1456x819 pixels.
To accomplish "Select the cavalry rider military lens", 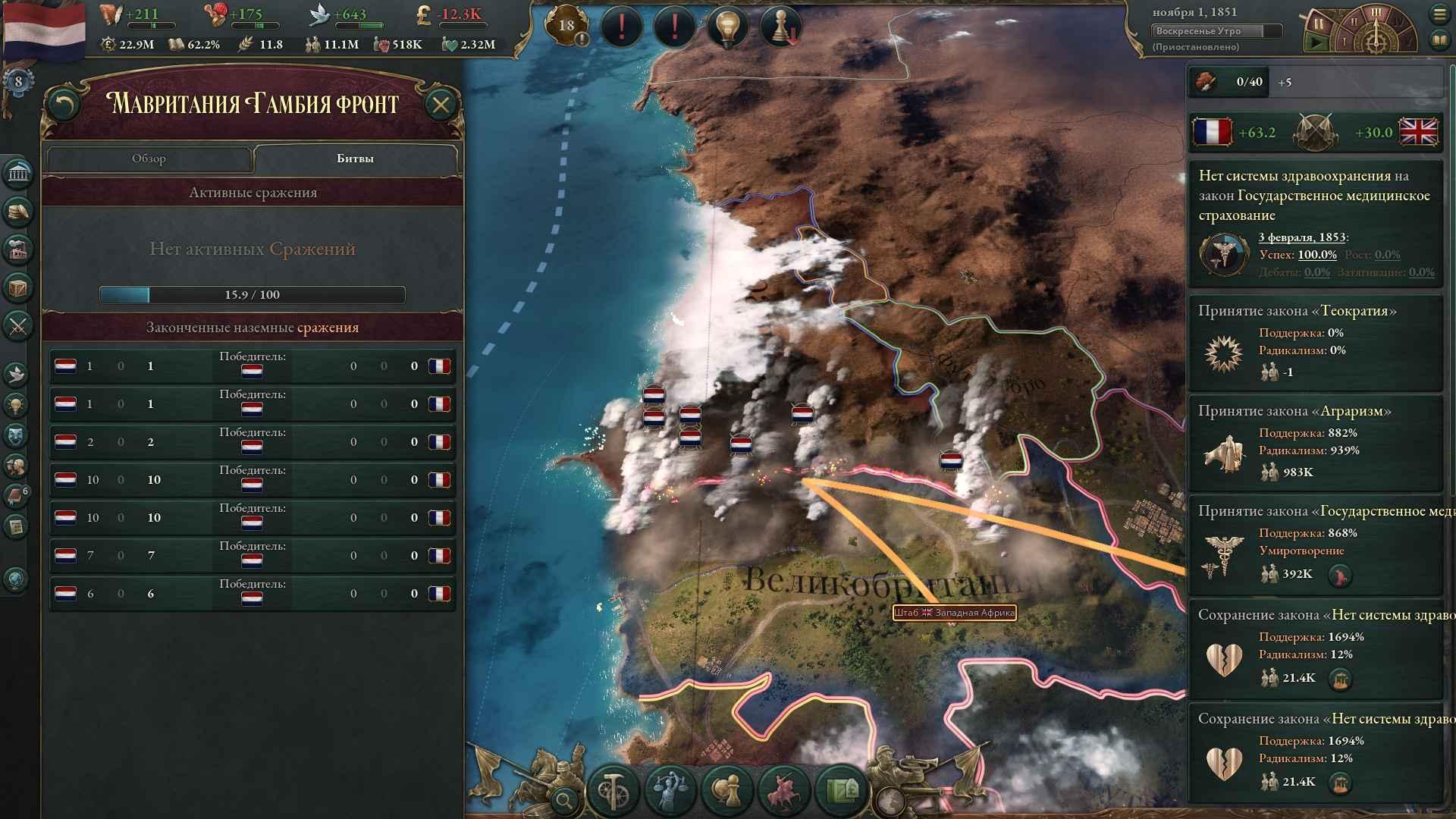I will 785,790.
